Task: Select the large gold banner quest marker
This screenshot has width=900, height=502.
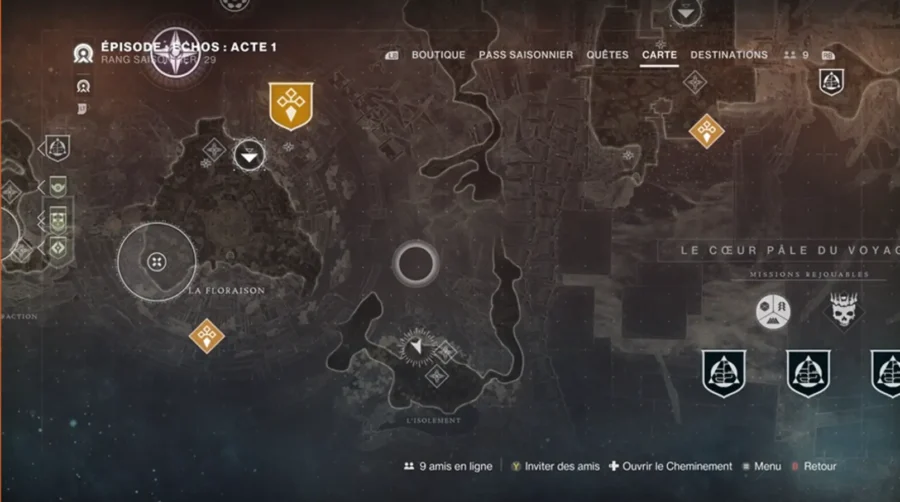Action: click(x=291, y=107)
